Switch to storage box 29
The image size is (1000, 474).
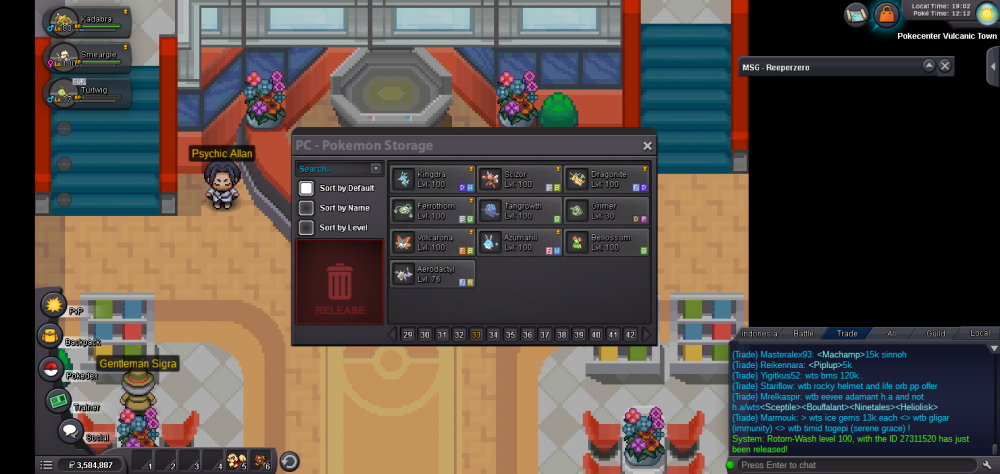[x=408, y=335]
